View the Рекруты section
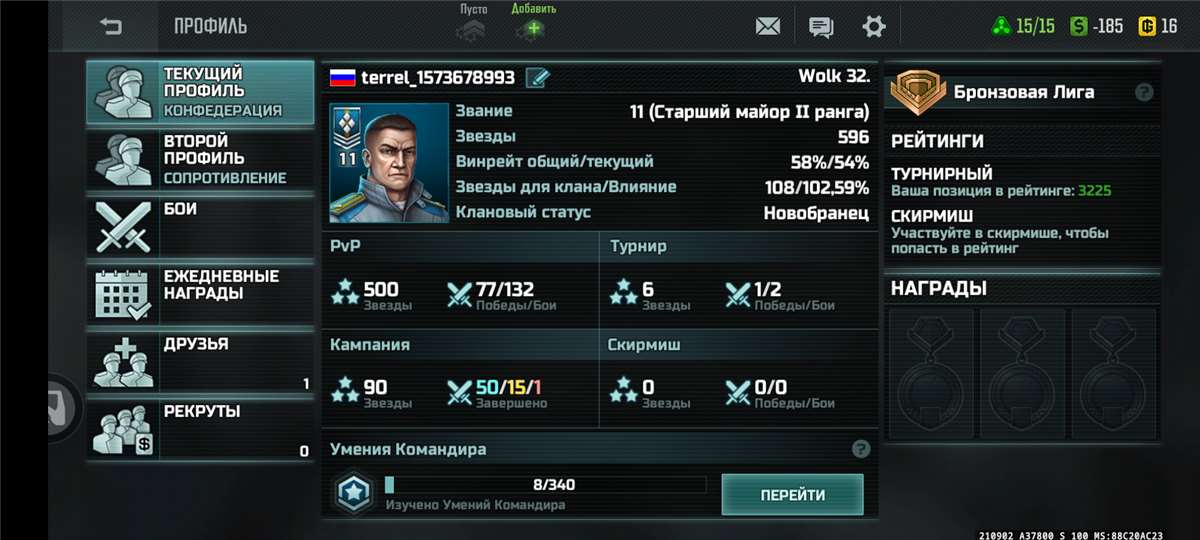 pyautogui.click(x=200, y=429)
